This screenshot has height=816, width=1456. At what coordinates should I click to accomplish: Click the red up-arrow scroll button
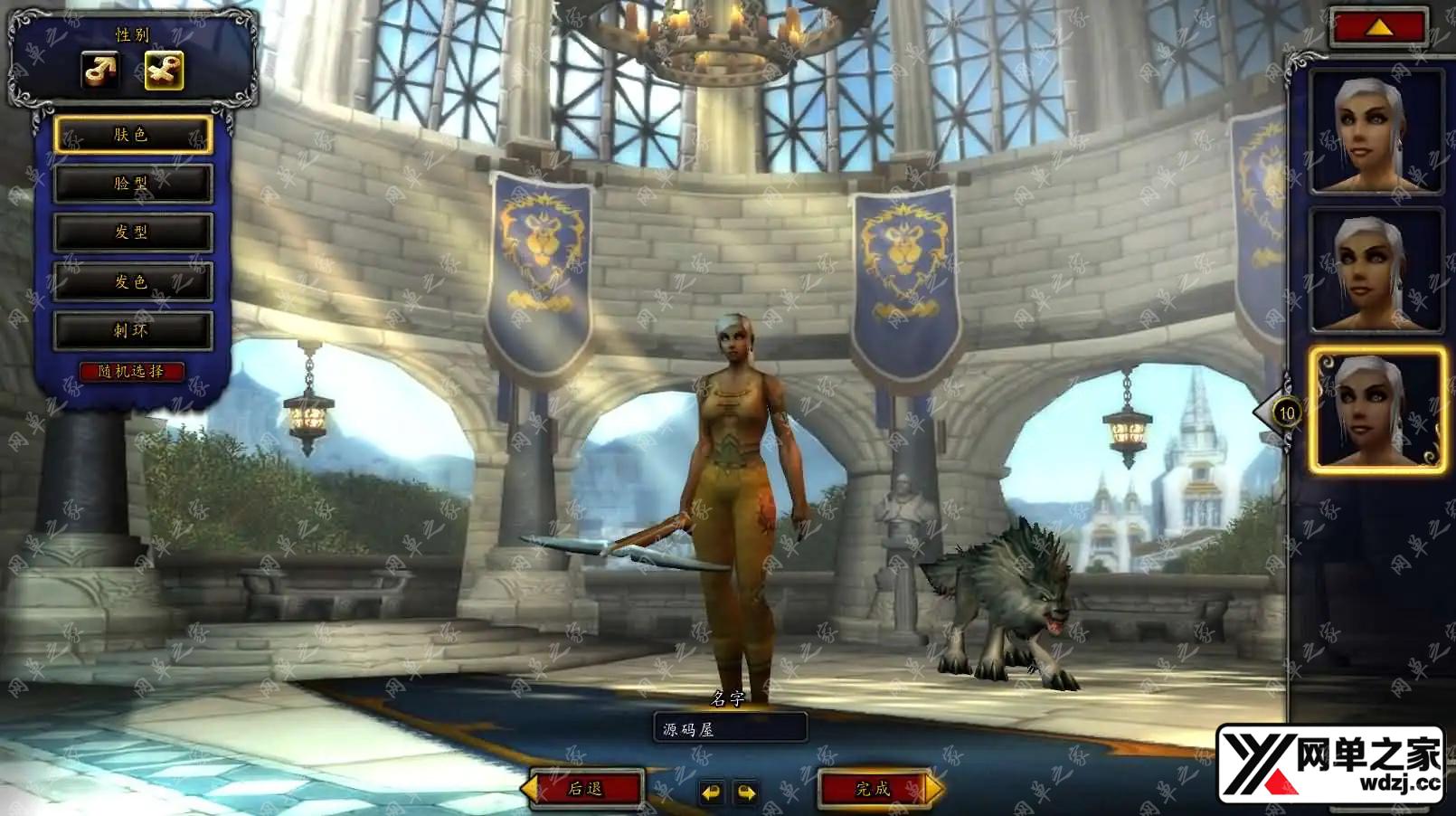coord(1378,28)
